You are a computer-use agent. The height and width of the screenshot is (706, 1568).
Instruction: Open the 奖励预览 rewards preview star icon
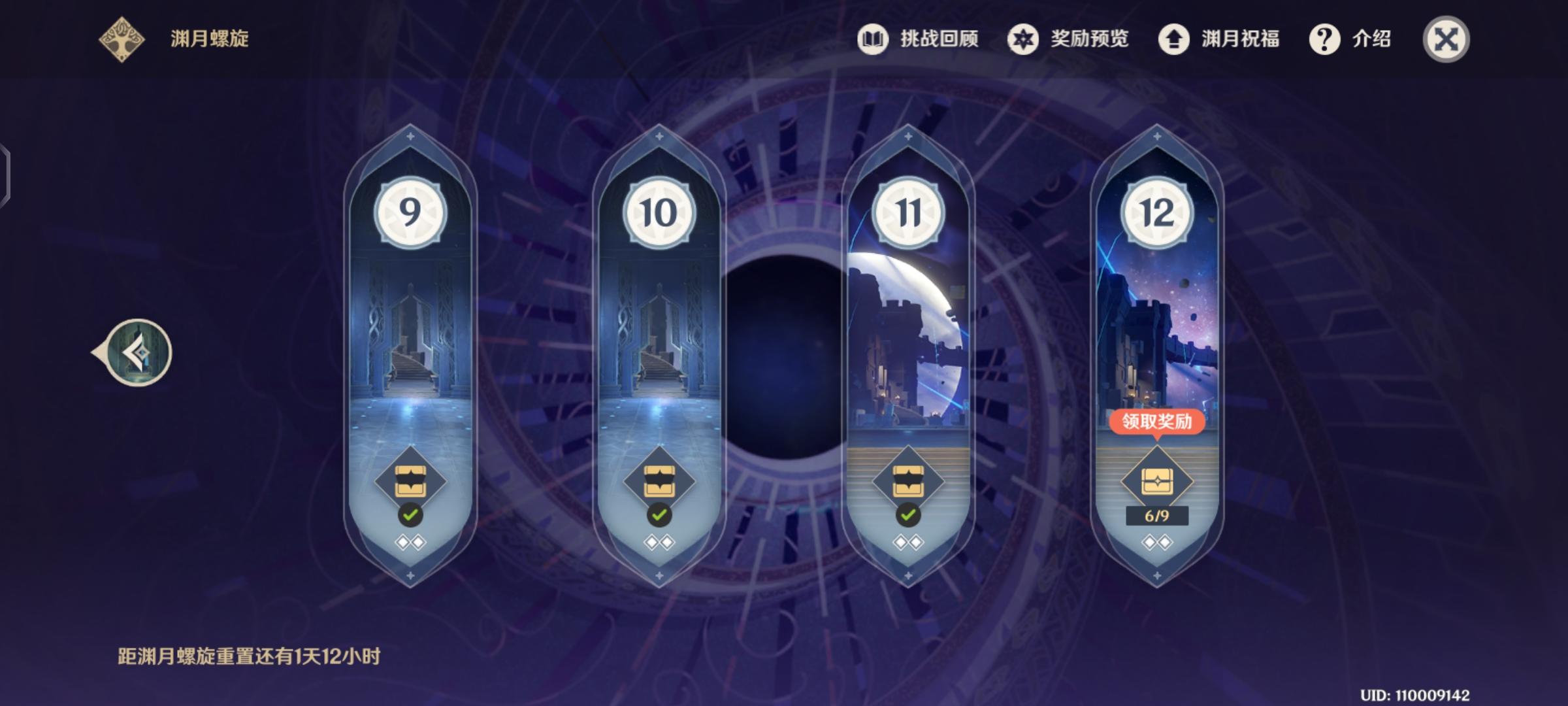click(x=1024, y=39)
